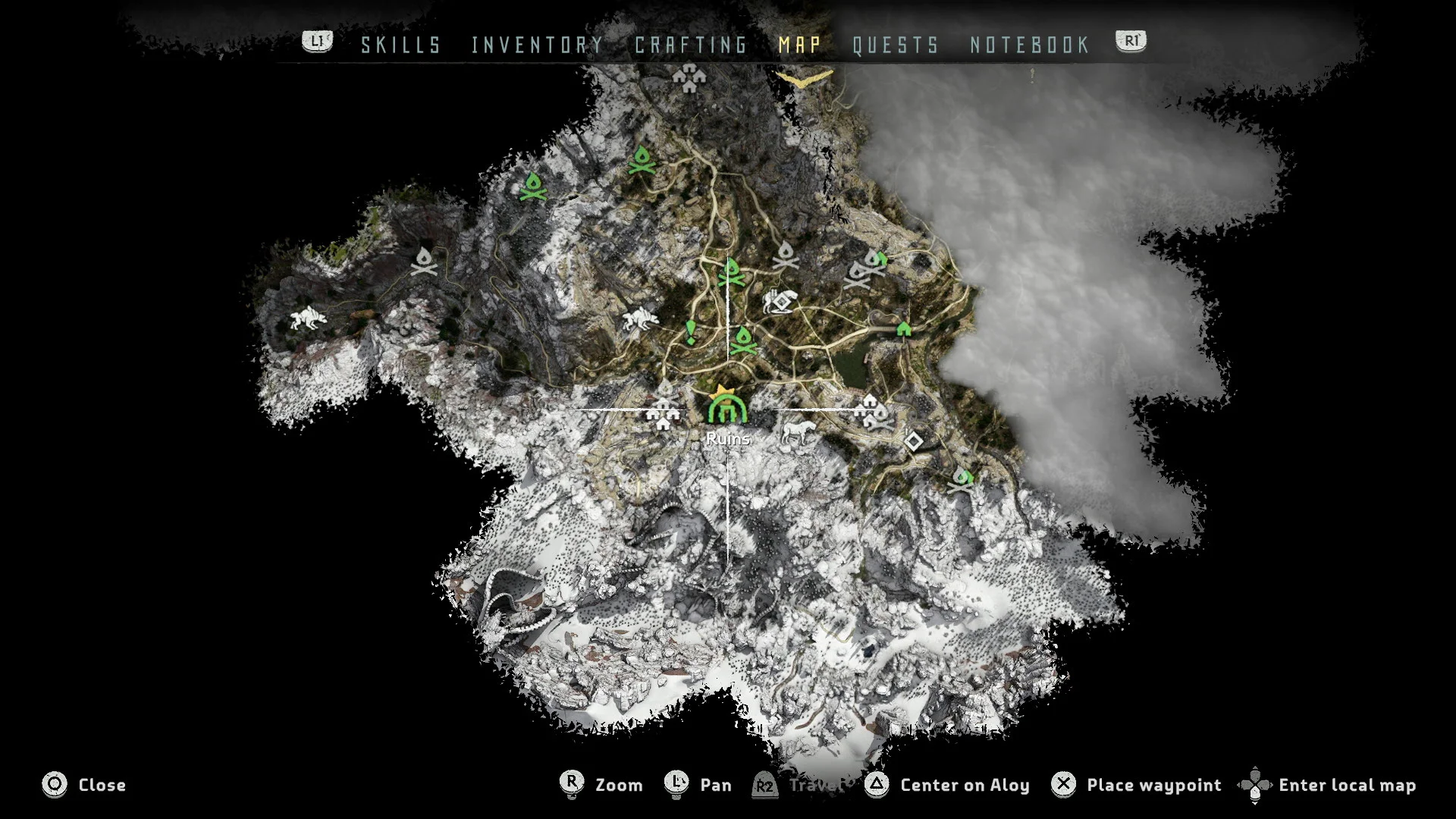Click Place waypoint at the bottom
The width and height of the screenshot is (1456, 819).
coord(1153,785)
